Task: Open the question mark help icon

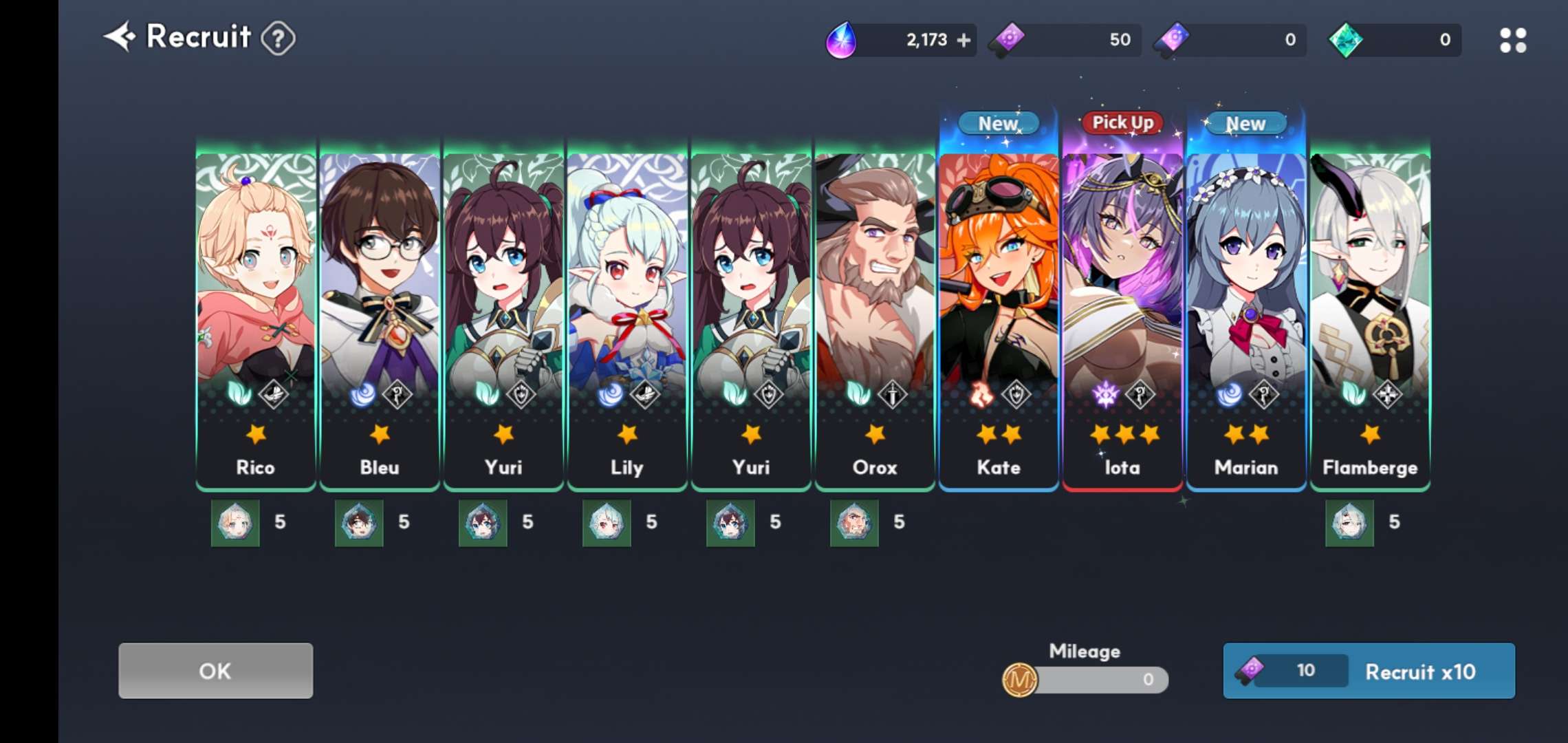Action: coord(279,39)
